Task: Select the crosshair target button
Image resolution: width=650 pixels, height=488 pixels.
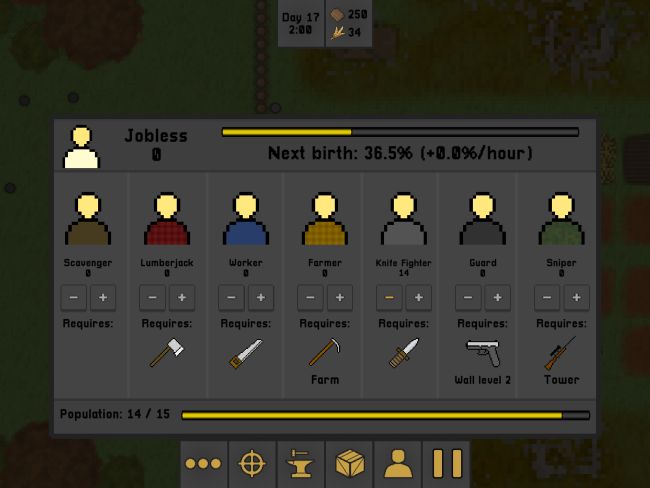Action: pyautogui.click(x=252, y=464)
